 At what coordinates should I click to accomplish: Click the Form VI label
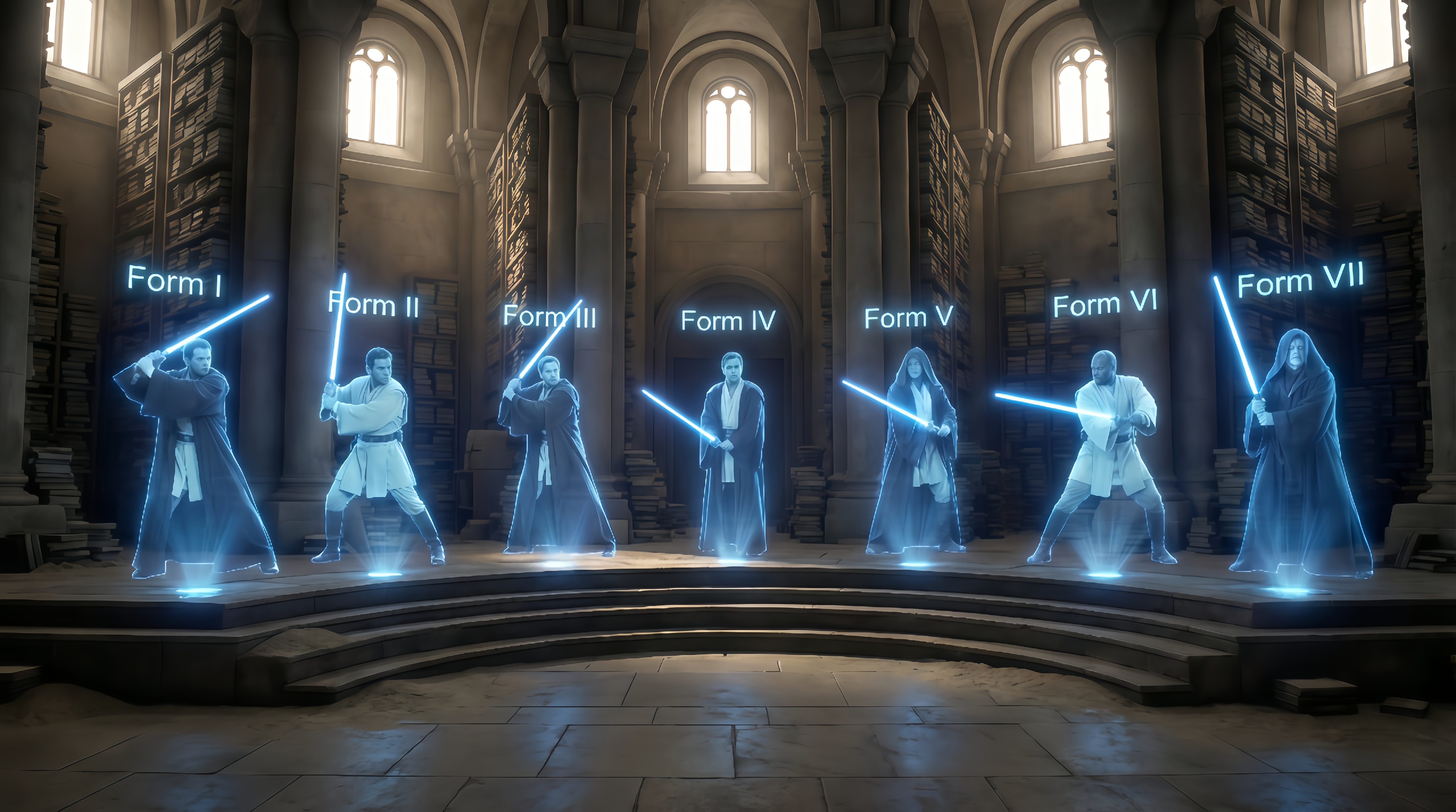click(1105, 304)
